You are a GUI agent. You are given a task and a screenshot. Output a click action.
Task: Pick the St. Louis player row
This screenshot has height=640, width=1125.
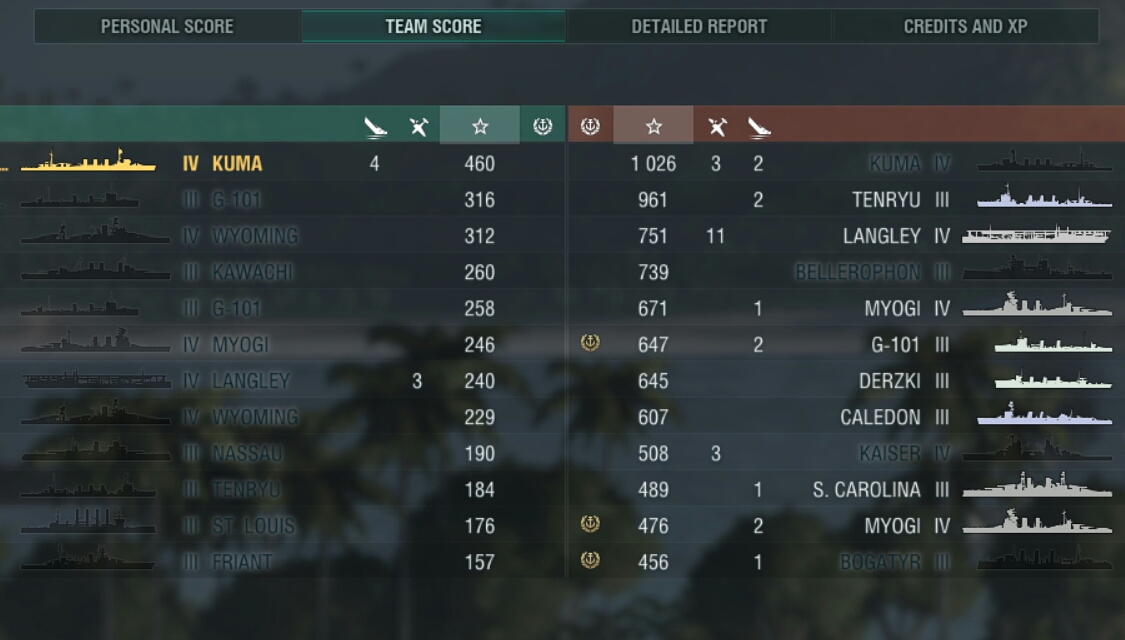click(253, 526)
